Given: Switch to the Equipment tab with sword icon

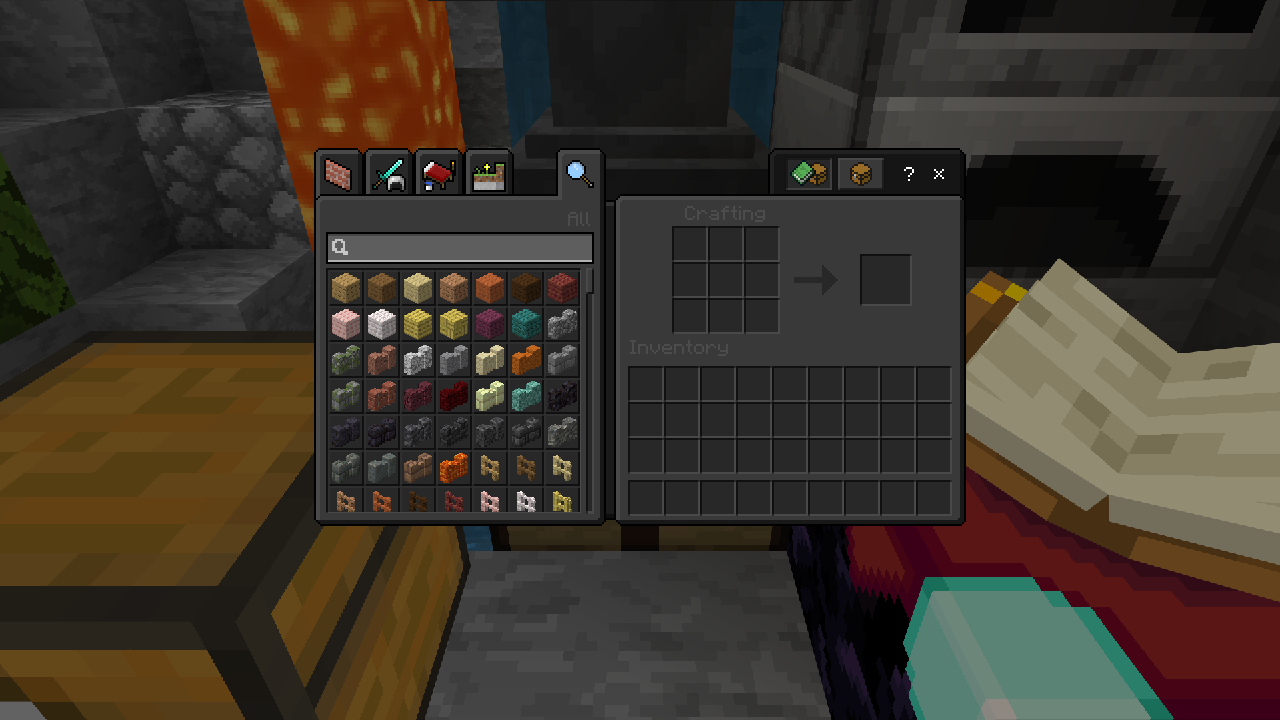Looking at the screenshot, I should (x=389, y=175).
